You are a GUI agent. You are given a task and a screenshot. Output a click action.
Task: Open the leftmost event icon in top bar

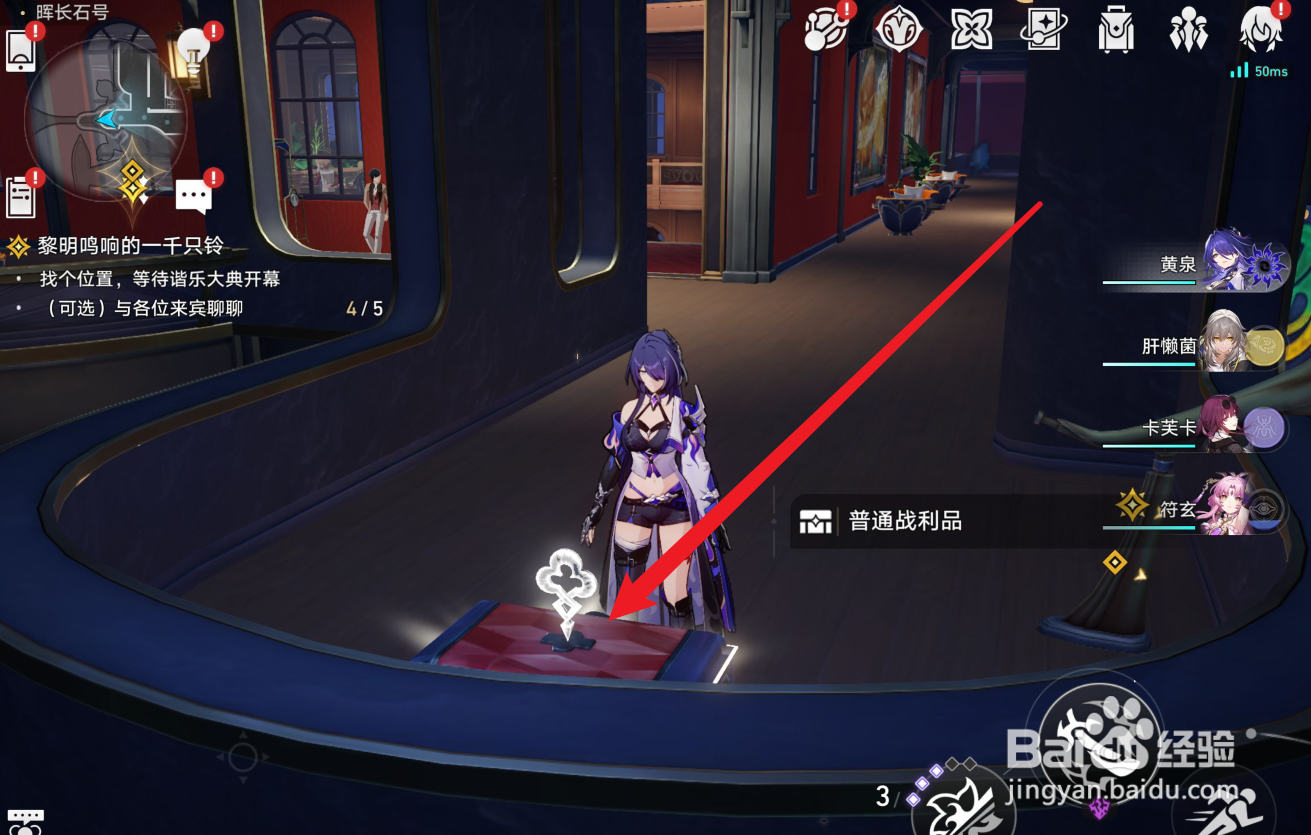pyautogui.click(x=827, y=30)
